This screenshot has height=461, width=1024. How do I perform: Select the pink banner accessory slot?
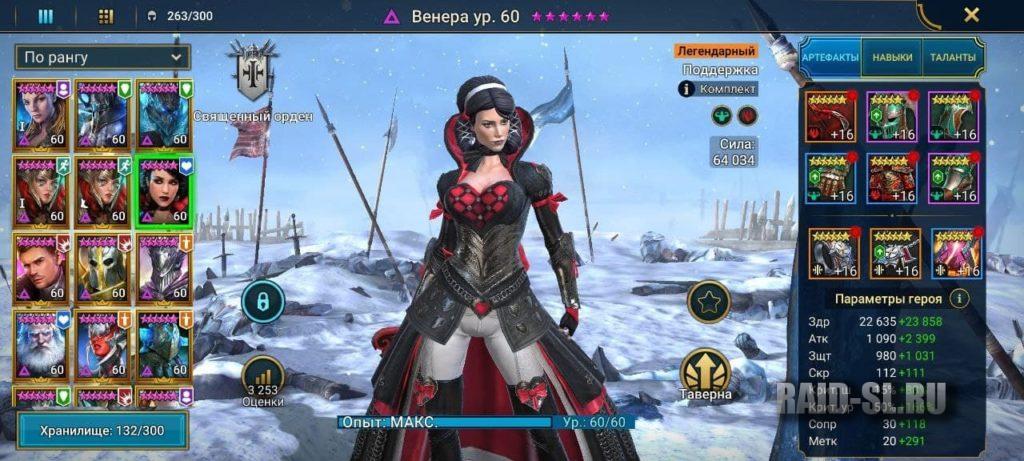(x=956, y=253)
